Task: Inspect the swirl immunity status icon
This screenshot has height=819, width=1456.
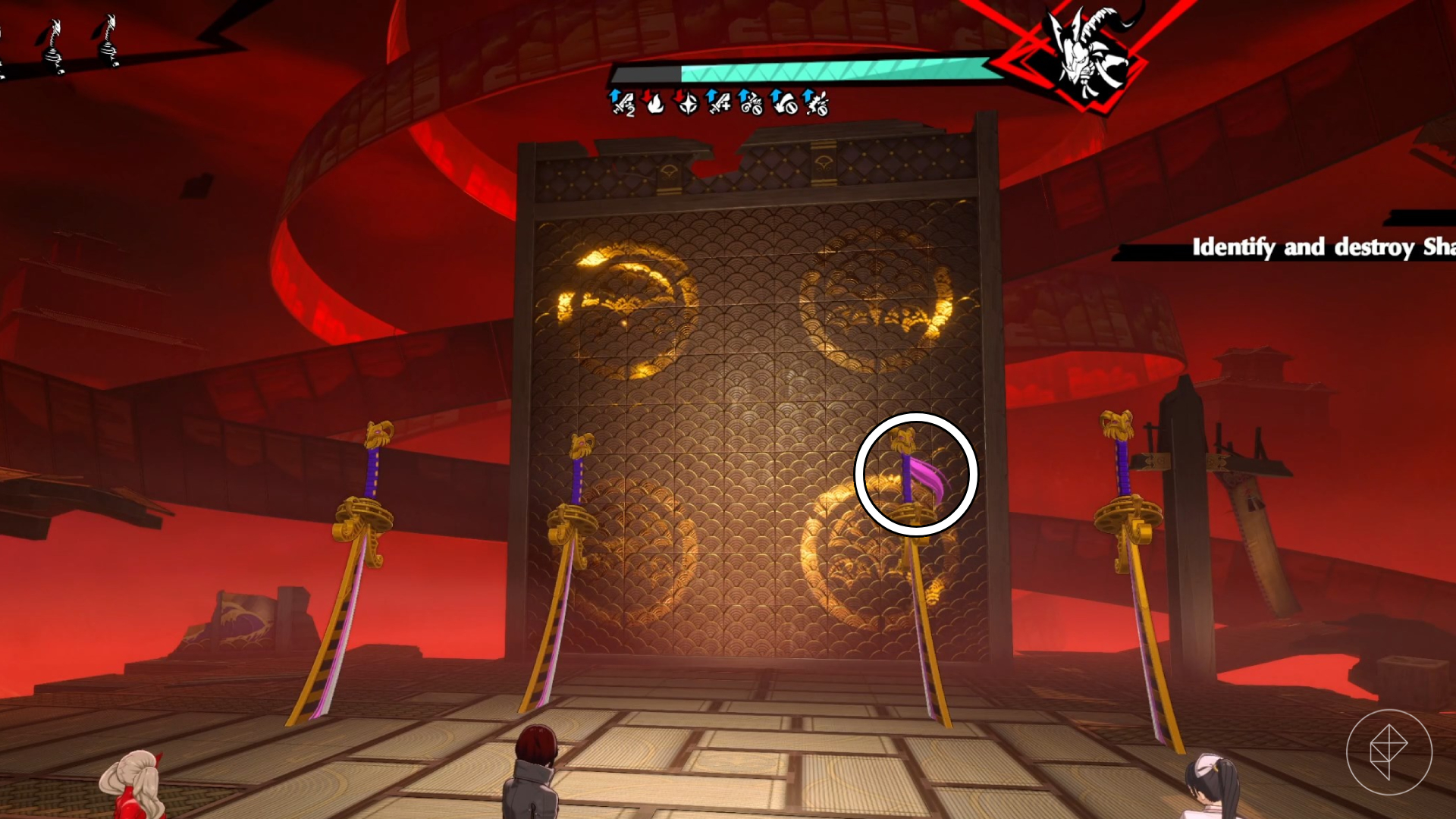Action: click(x=751, y=102)
